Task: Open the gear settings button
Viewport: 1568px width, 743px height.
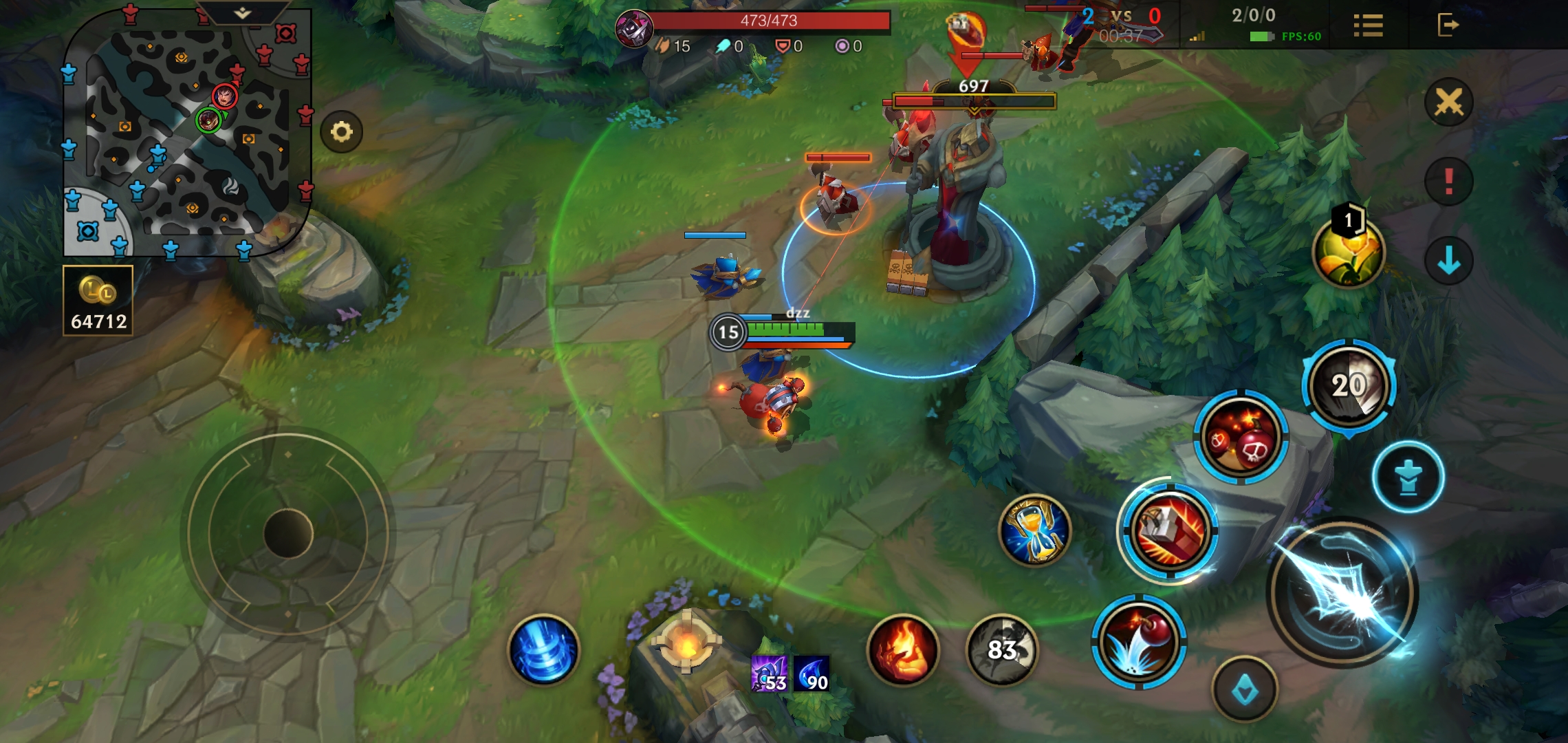Action: pos(342,131)
